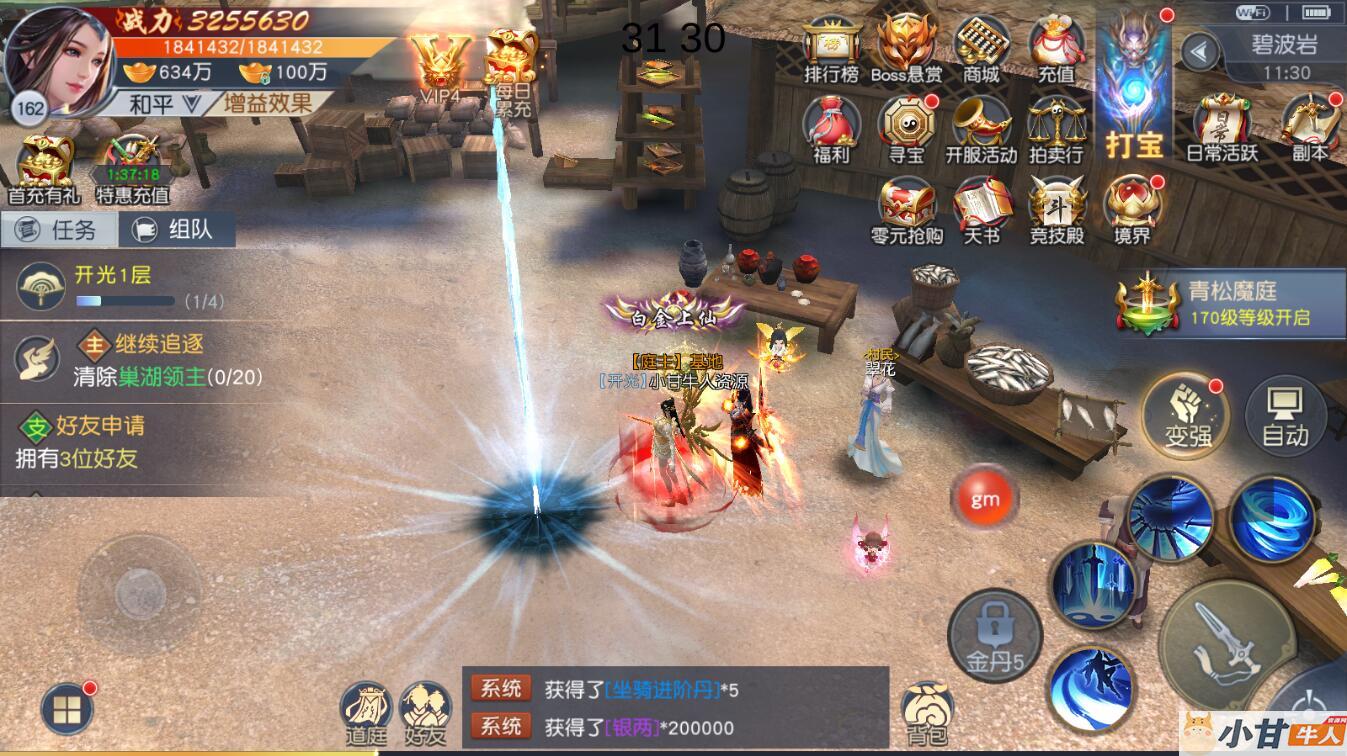Open the 拍卖行 auction house

pyautogui.click(x=1056, y=128)
